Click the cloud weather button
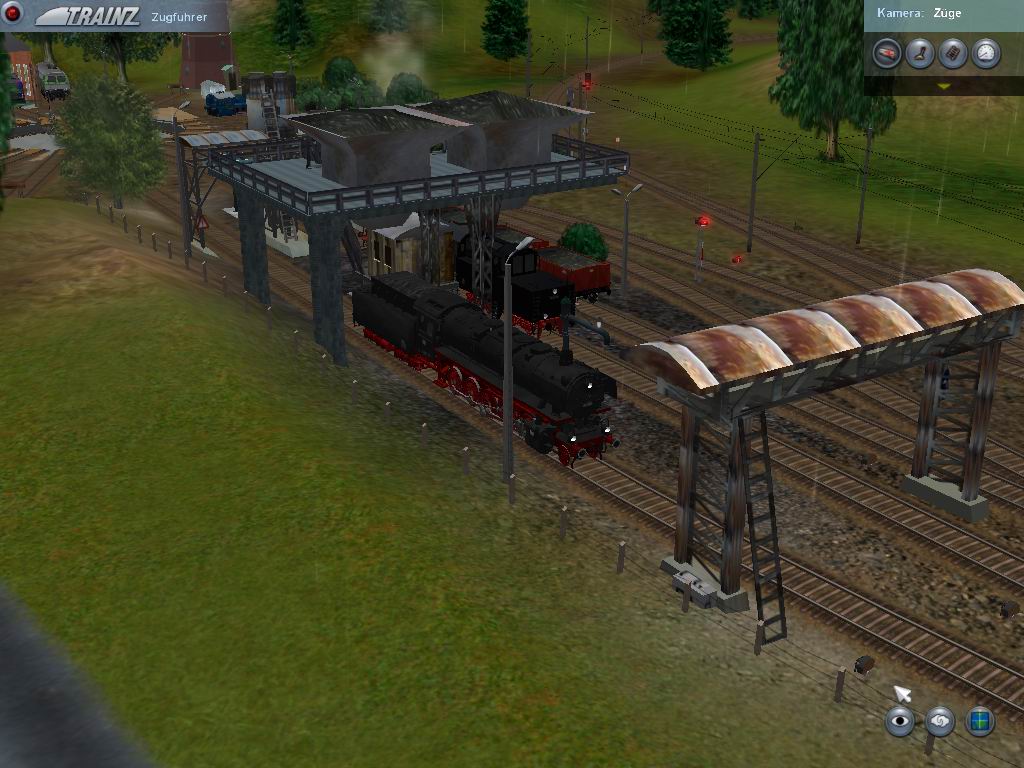1024x768 pixels. click(940, 720)
